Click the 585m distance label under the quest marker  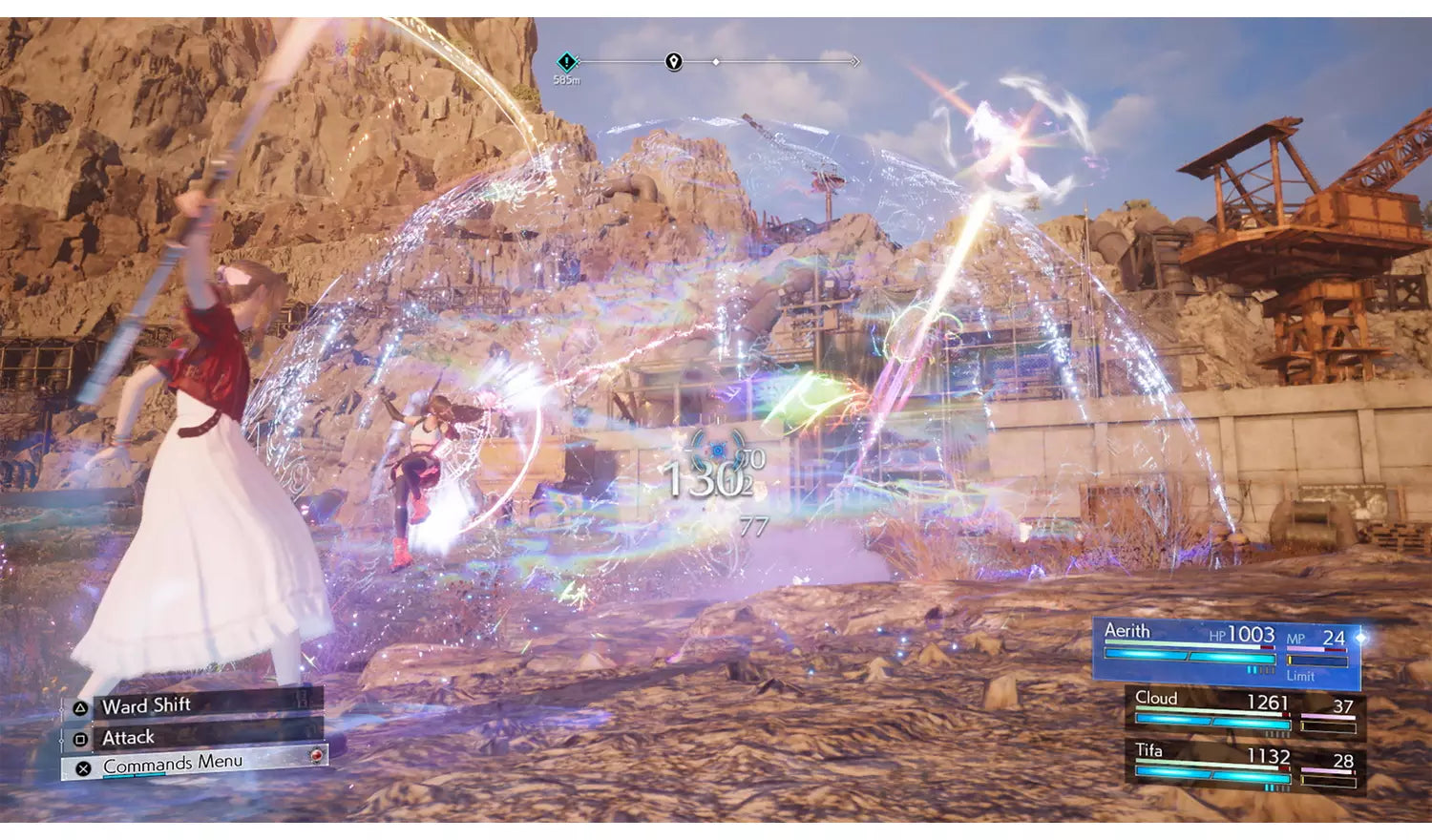point(567,80)
